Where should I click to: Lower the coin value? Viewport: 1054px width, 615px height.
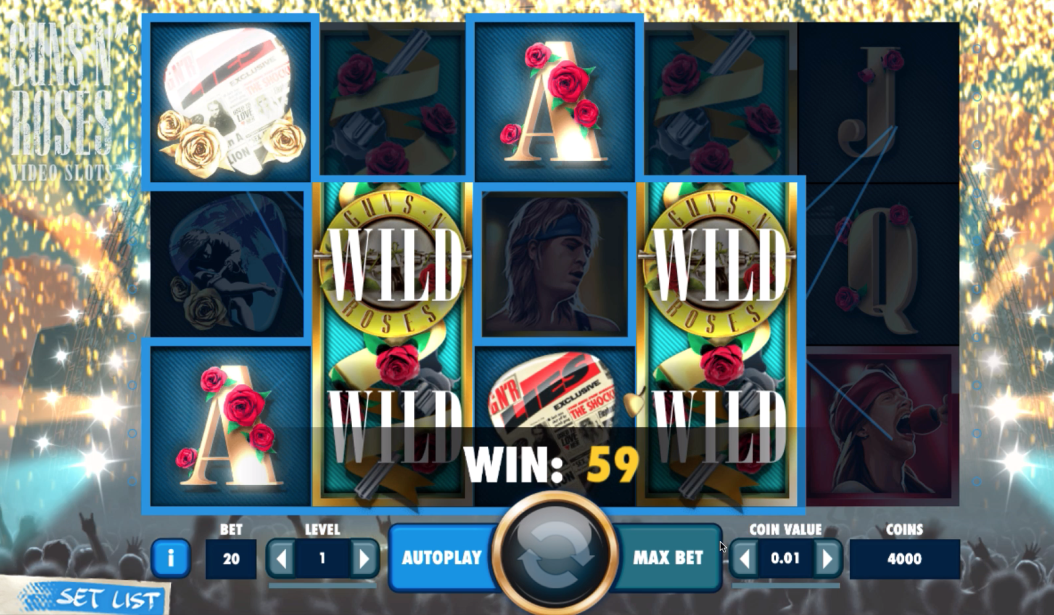744,558
